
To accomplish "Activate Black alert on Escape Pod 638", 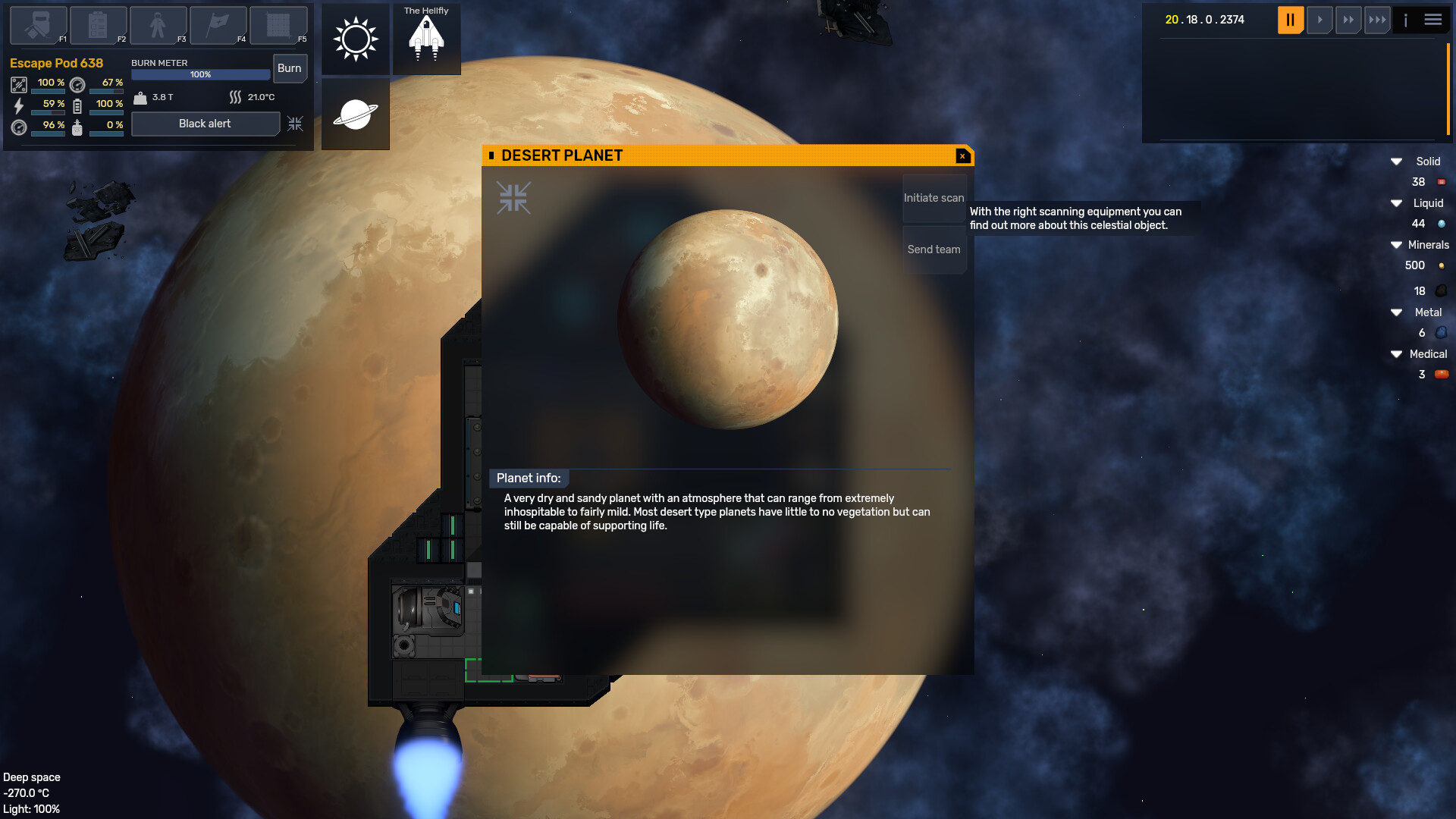I will [x=206, y=124].
